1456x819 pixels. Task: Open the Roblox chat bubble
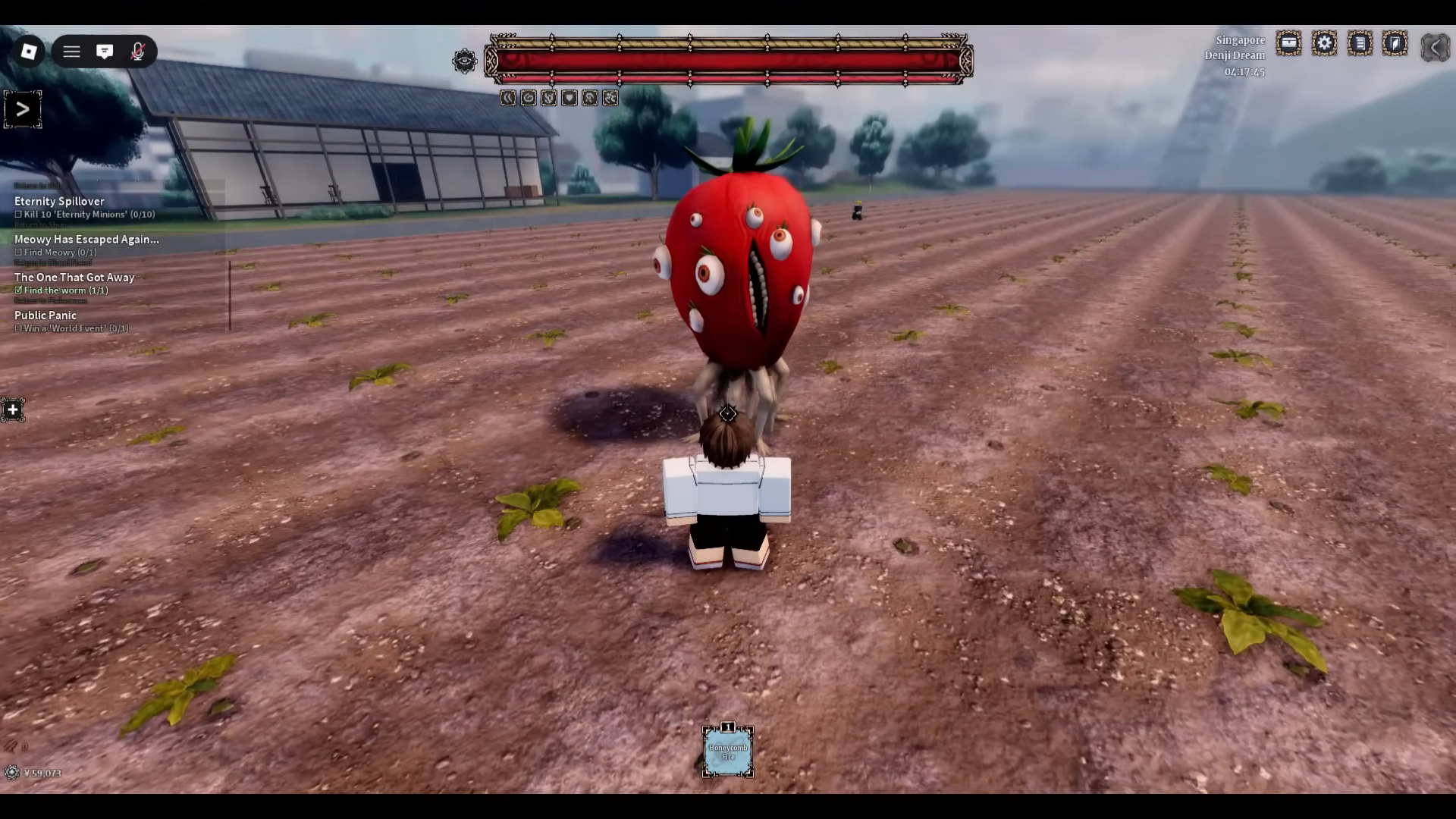pos(105,51)
